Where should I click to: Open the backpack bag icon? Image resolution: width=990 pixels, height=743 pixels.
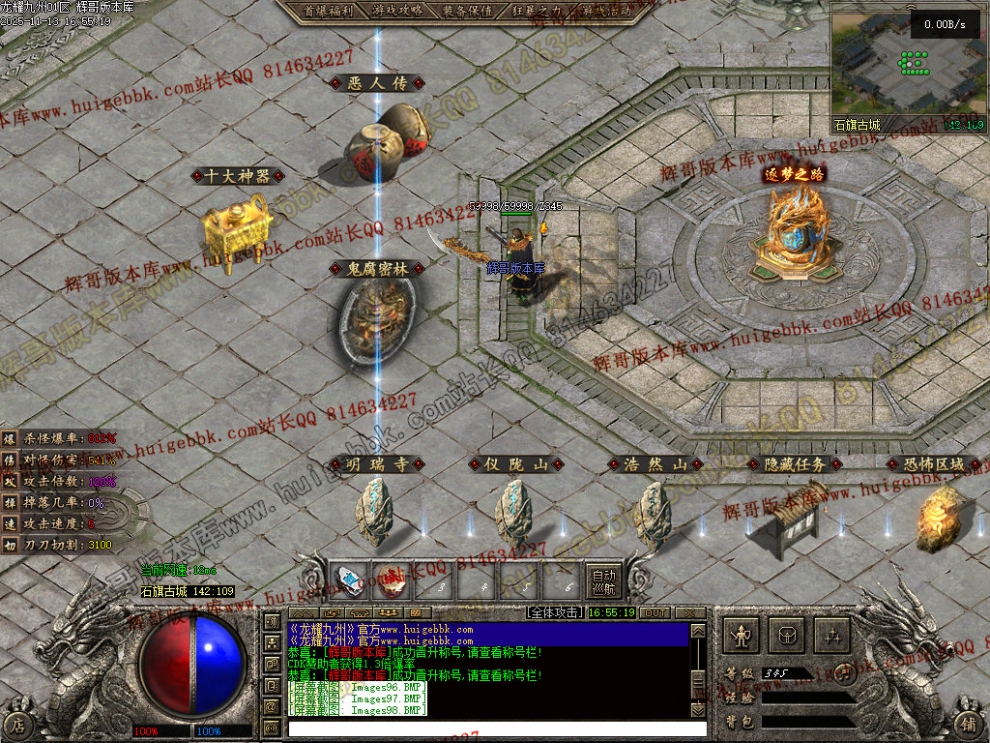786,634
